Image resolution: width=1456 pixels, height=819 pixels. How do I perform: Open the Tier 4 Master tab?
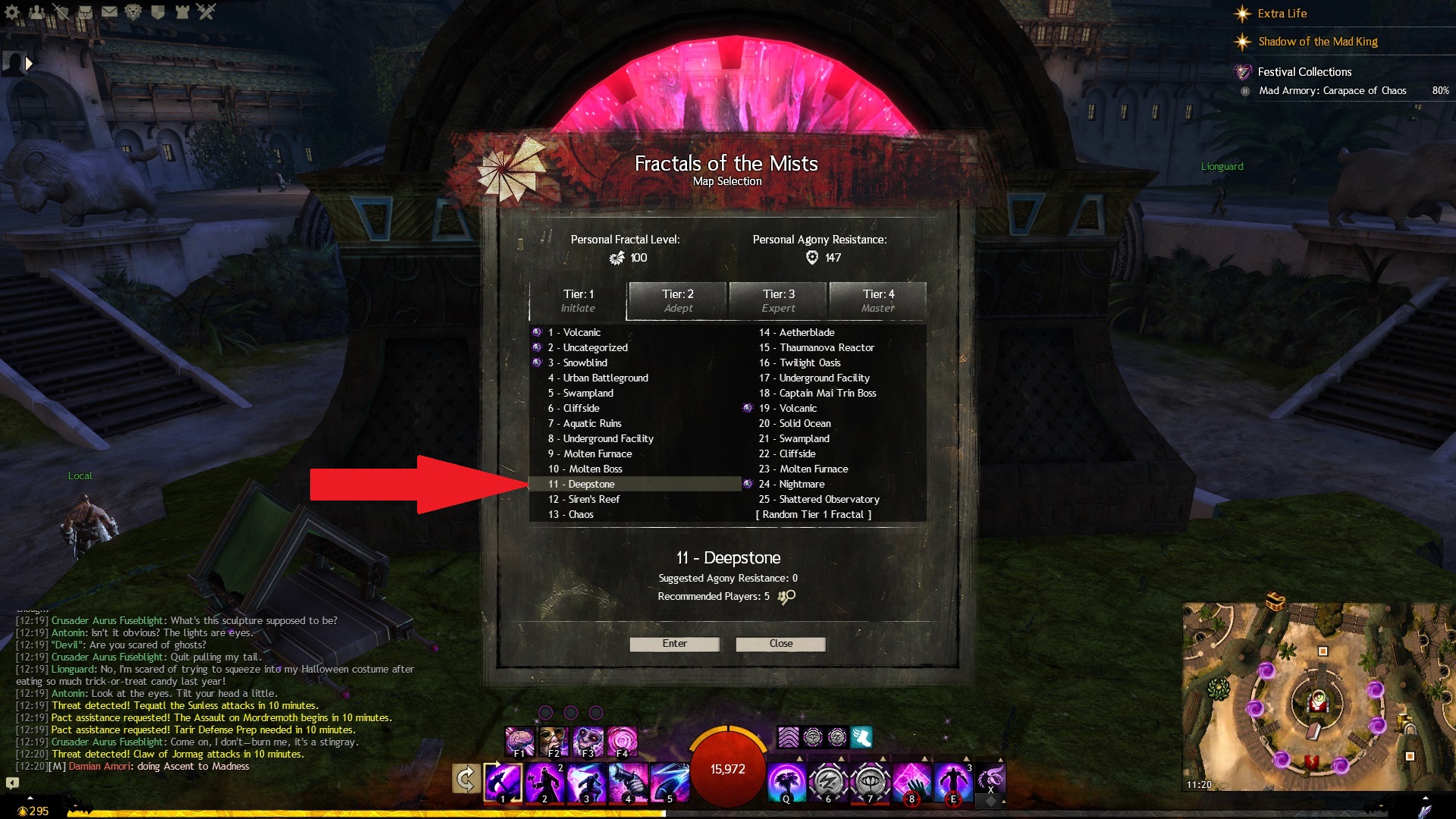tap(877, 301)
